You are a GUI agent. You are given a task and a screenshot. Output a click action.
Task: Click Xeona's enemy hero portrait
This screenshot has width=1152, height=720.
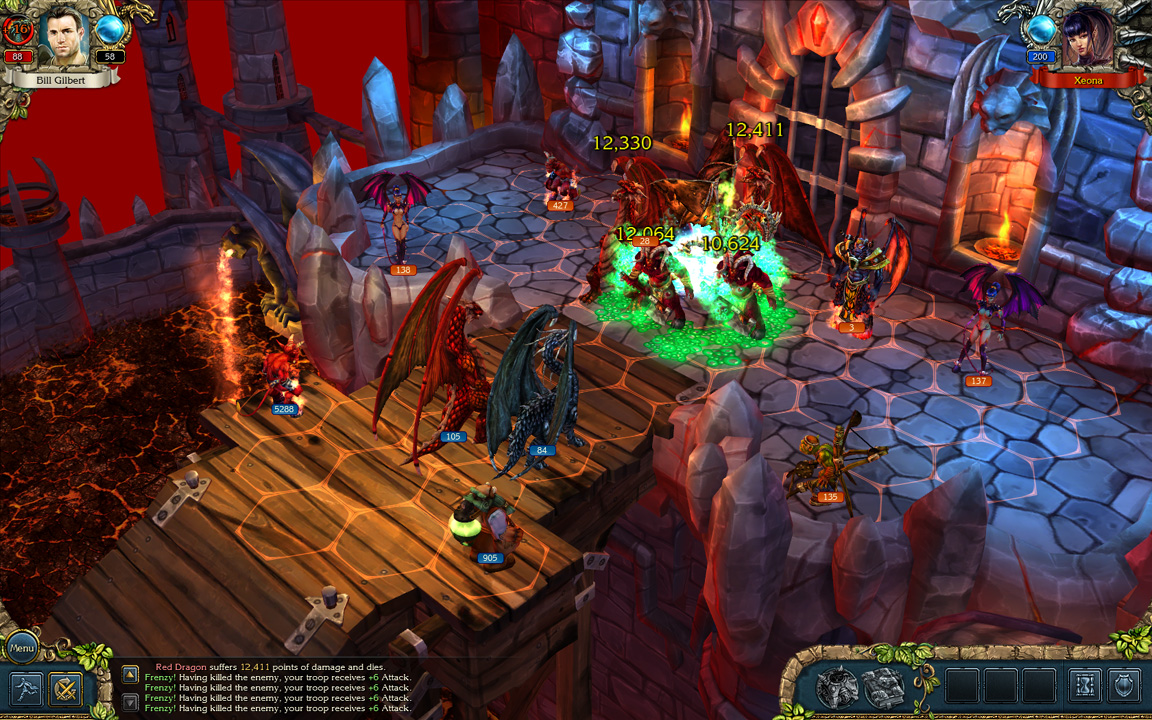point(1089,37)
